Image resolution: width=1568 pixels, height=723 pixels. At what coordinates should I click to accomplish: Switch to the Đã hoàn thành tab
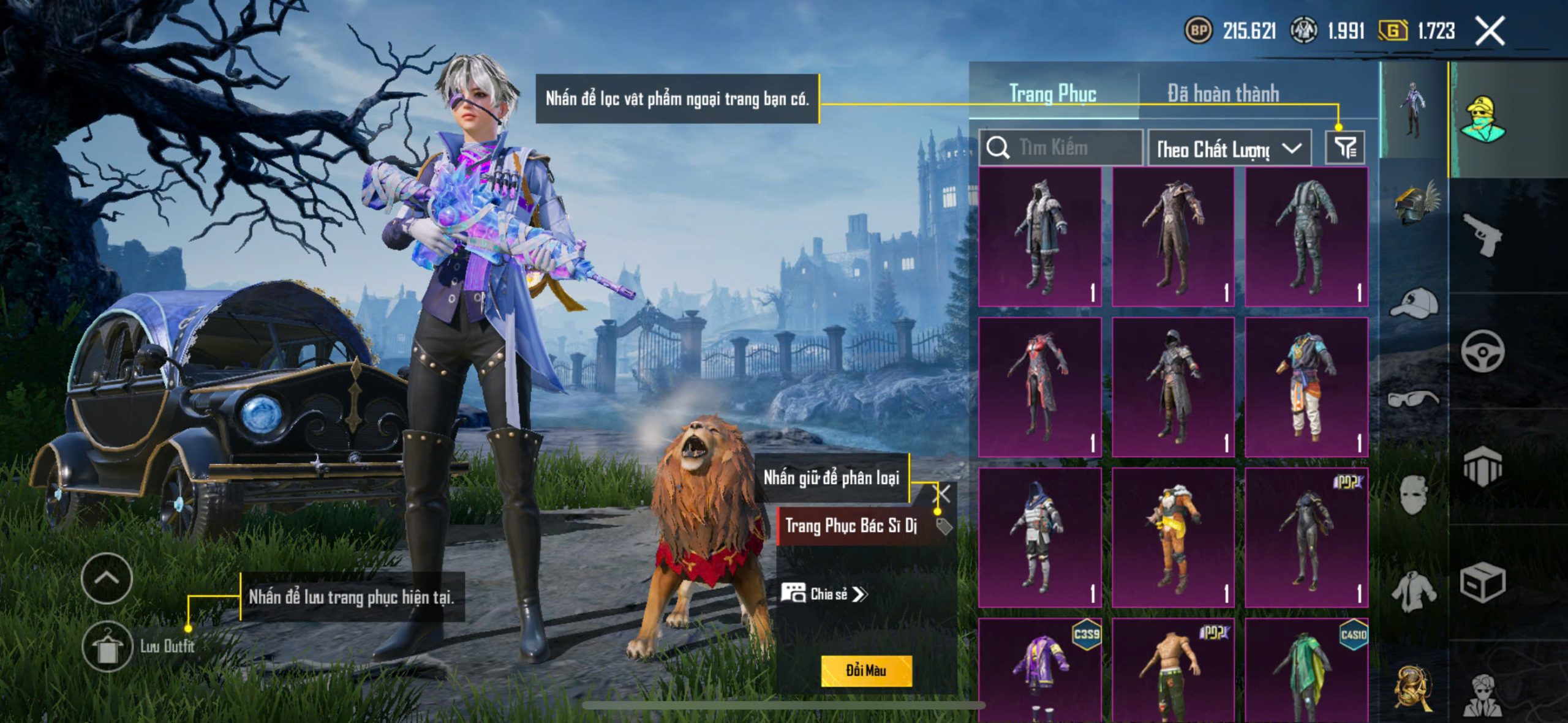coord(1223,94)
